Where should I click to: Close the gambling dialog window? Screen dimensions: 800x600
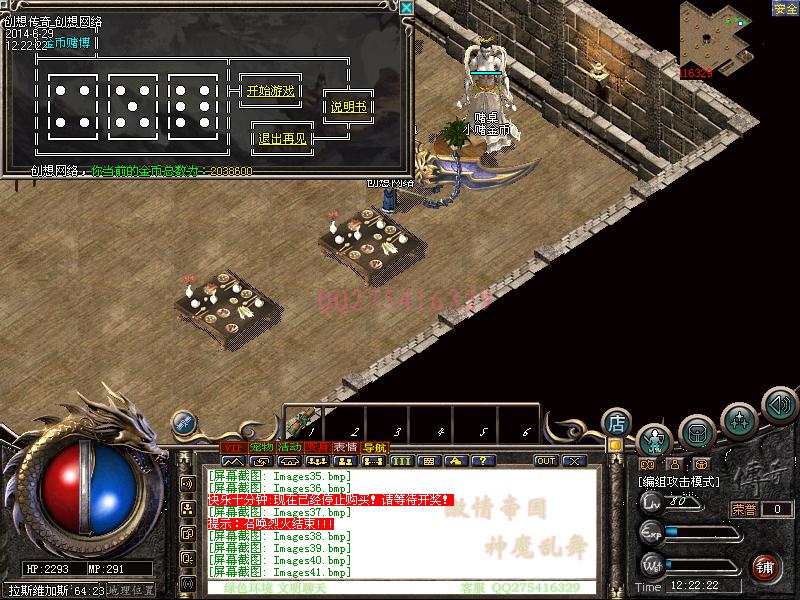click(x=406, y=7)
